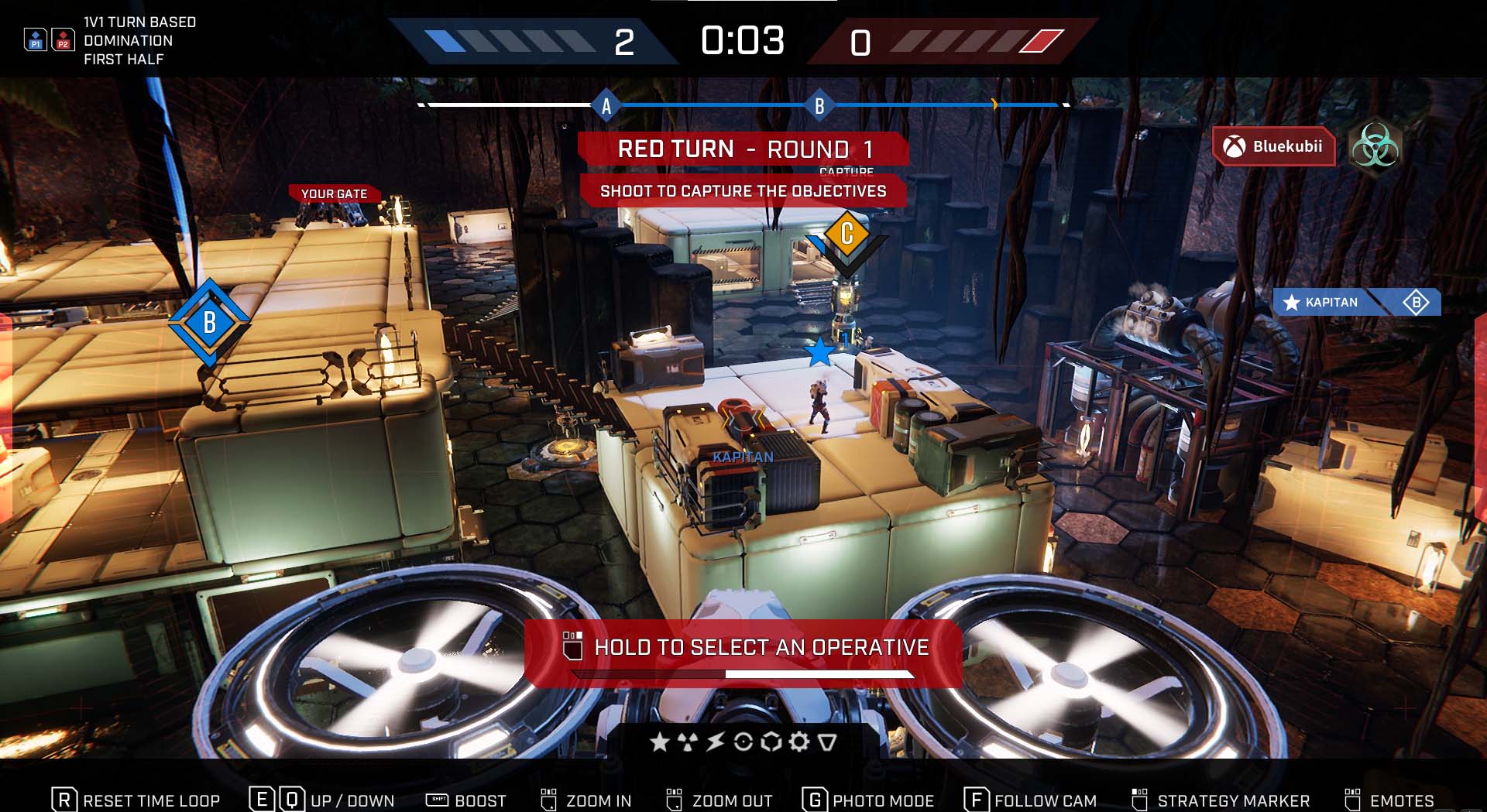Choose the radiation trefoil class icon

click(687, 742)
